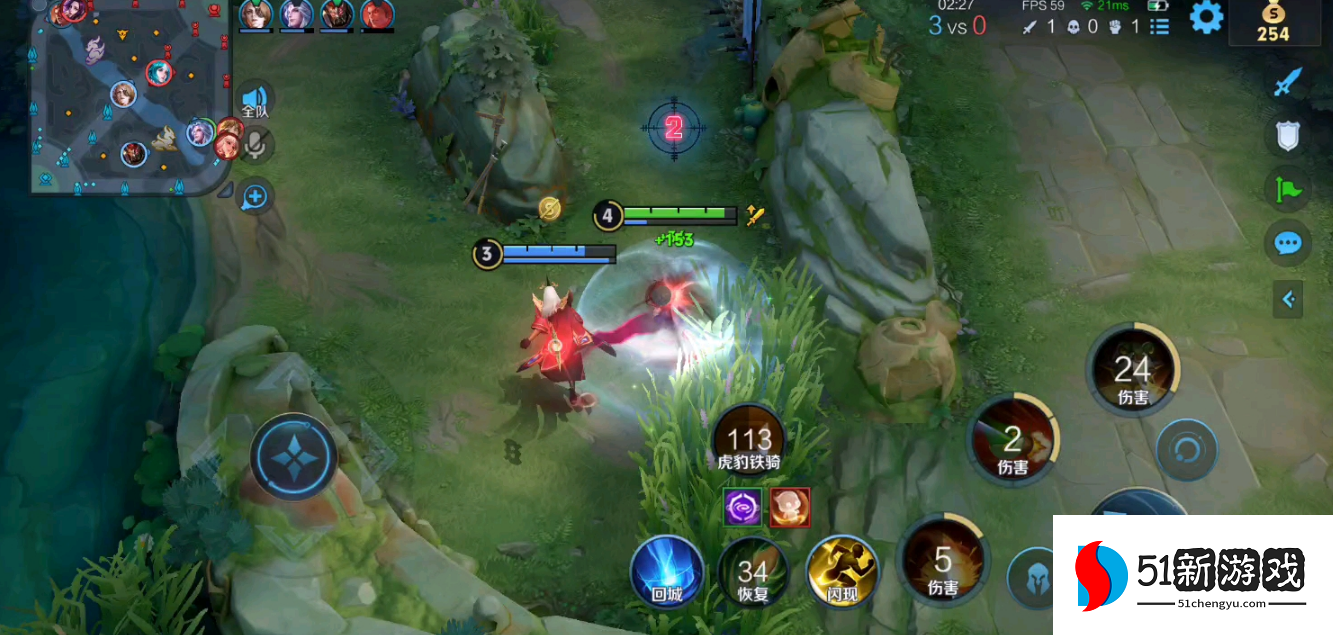Image resolution: width=1333 pixels, height=635 pixels.
Task: Send the sword attack signal
Action: (x=1287, y=82)
